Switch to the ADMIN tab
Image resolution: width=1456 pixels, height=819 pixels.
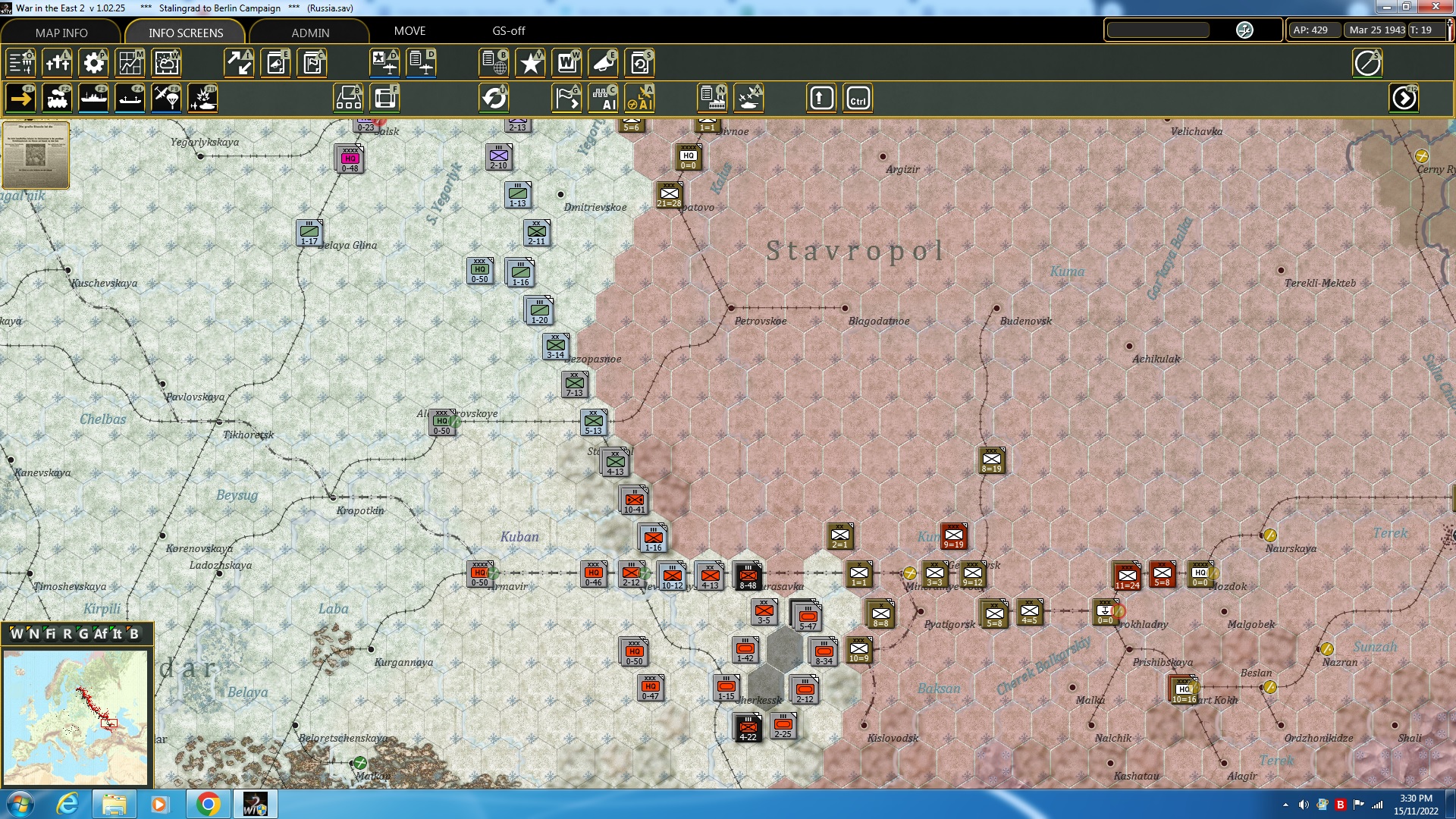[x=309, y=33]
